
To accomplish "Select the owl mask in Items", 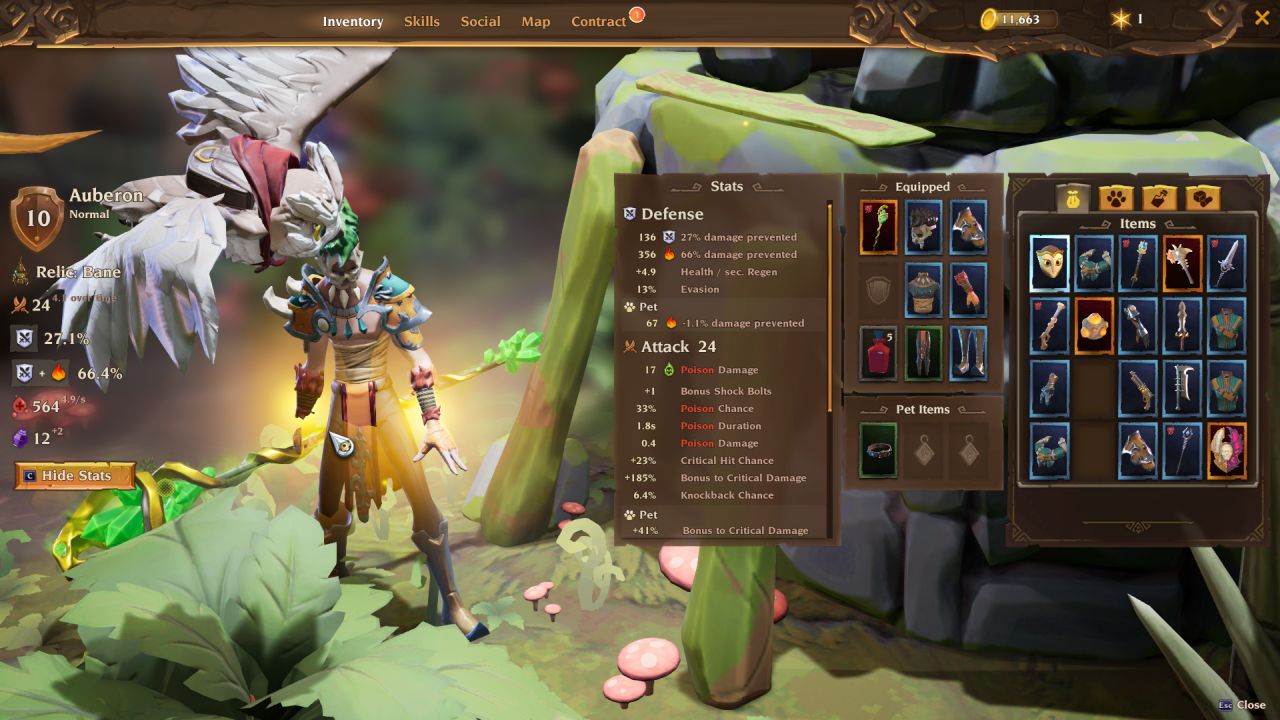I will 1050,263.
